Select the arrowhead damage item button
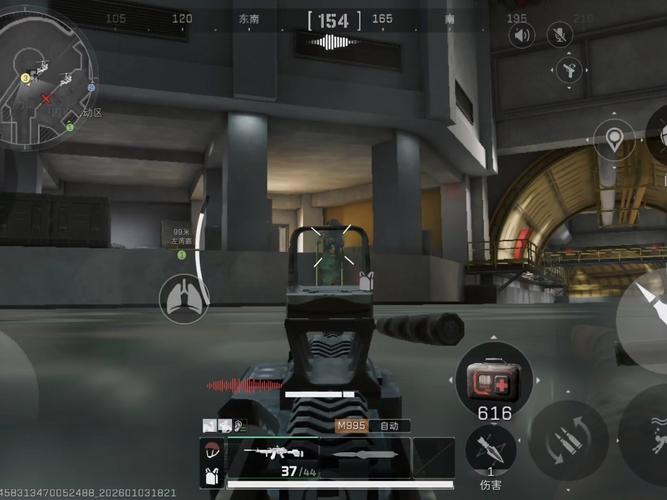 pyautogui.click(x=491, y=449)
